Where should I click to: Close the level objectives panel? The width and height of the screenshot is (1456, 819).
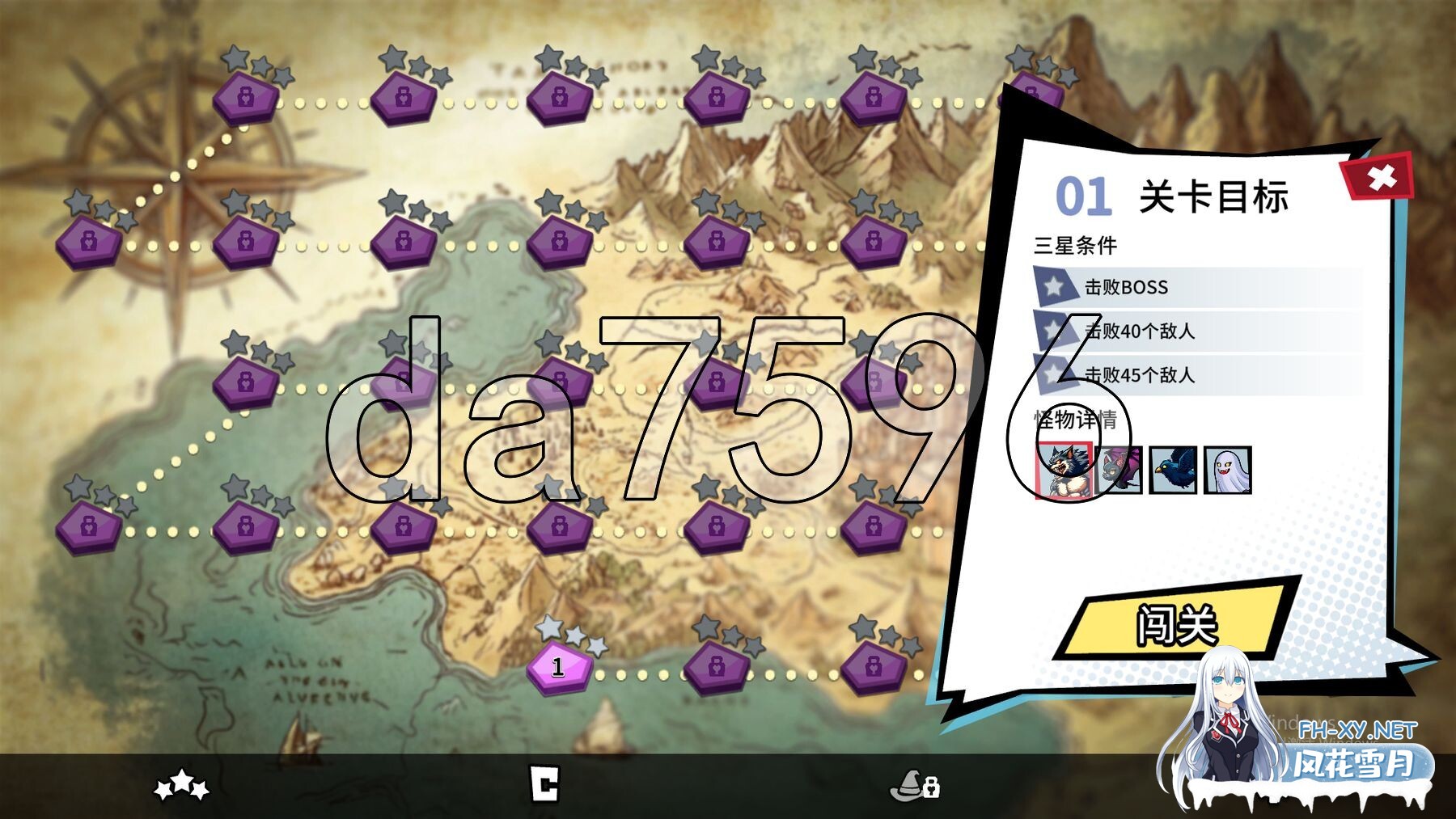coord(1382,177)
